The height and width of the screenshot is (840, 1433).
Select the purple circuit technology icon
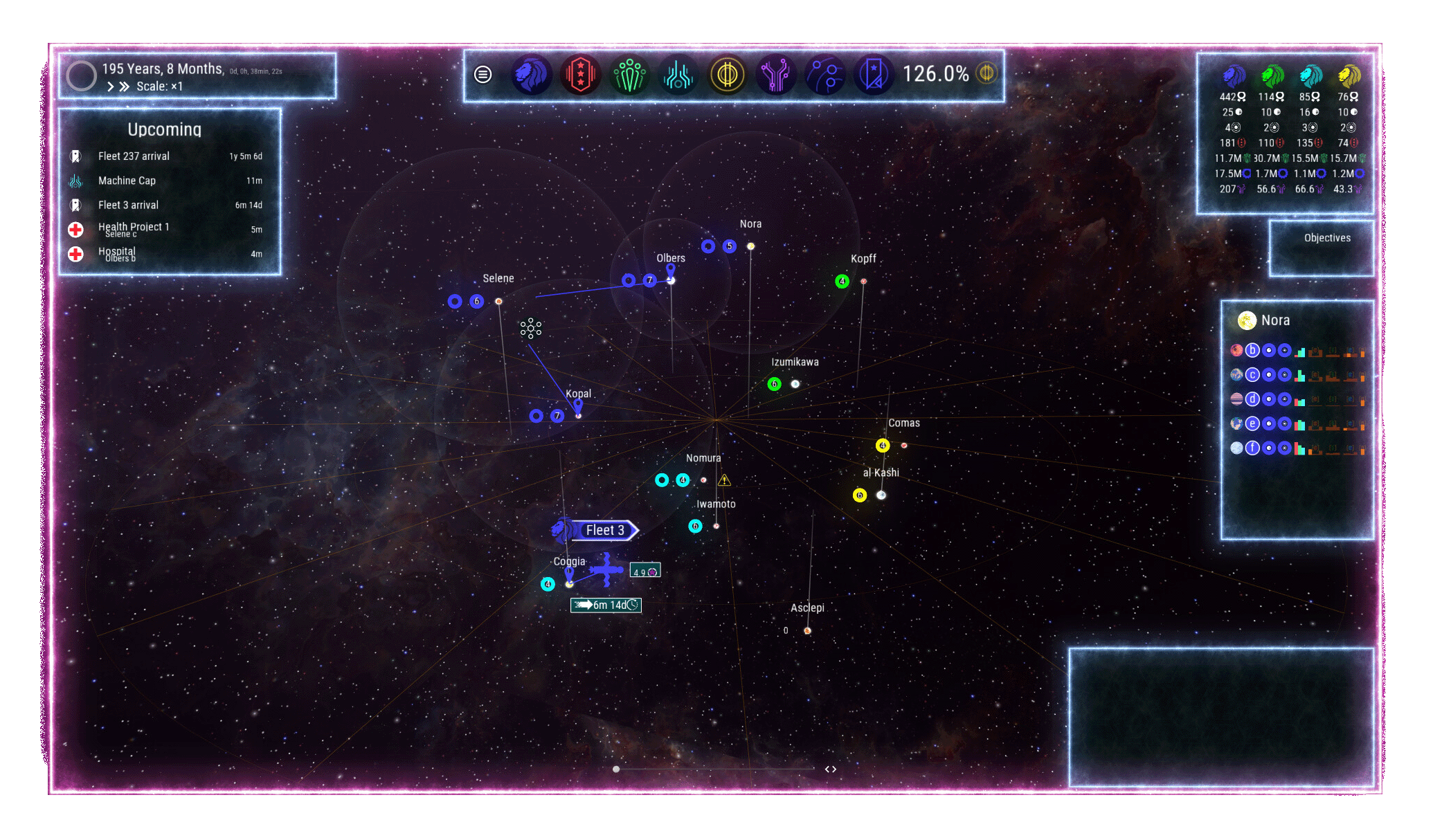click(x=776, y=74)
